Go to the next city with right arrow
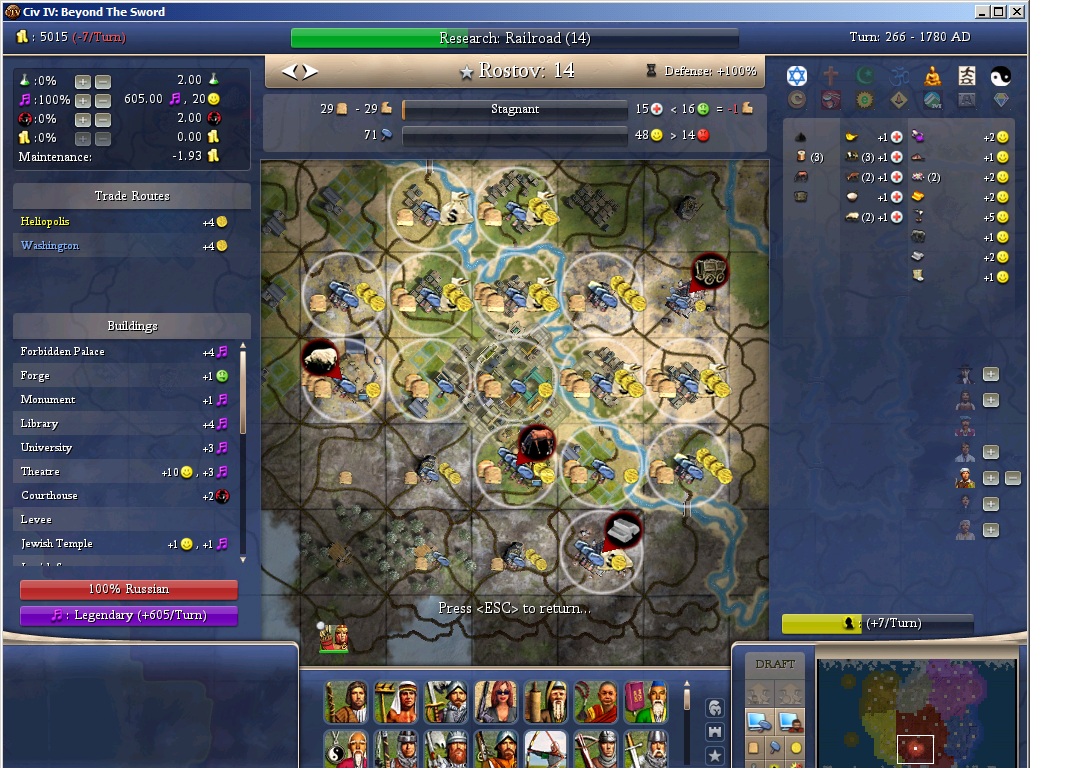 (x=310, y=71)
